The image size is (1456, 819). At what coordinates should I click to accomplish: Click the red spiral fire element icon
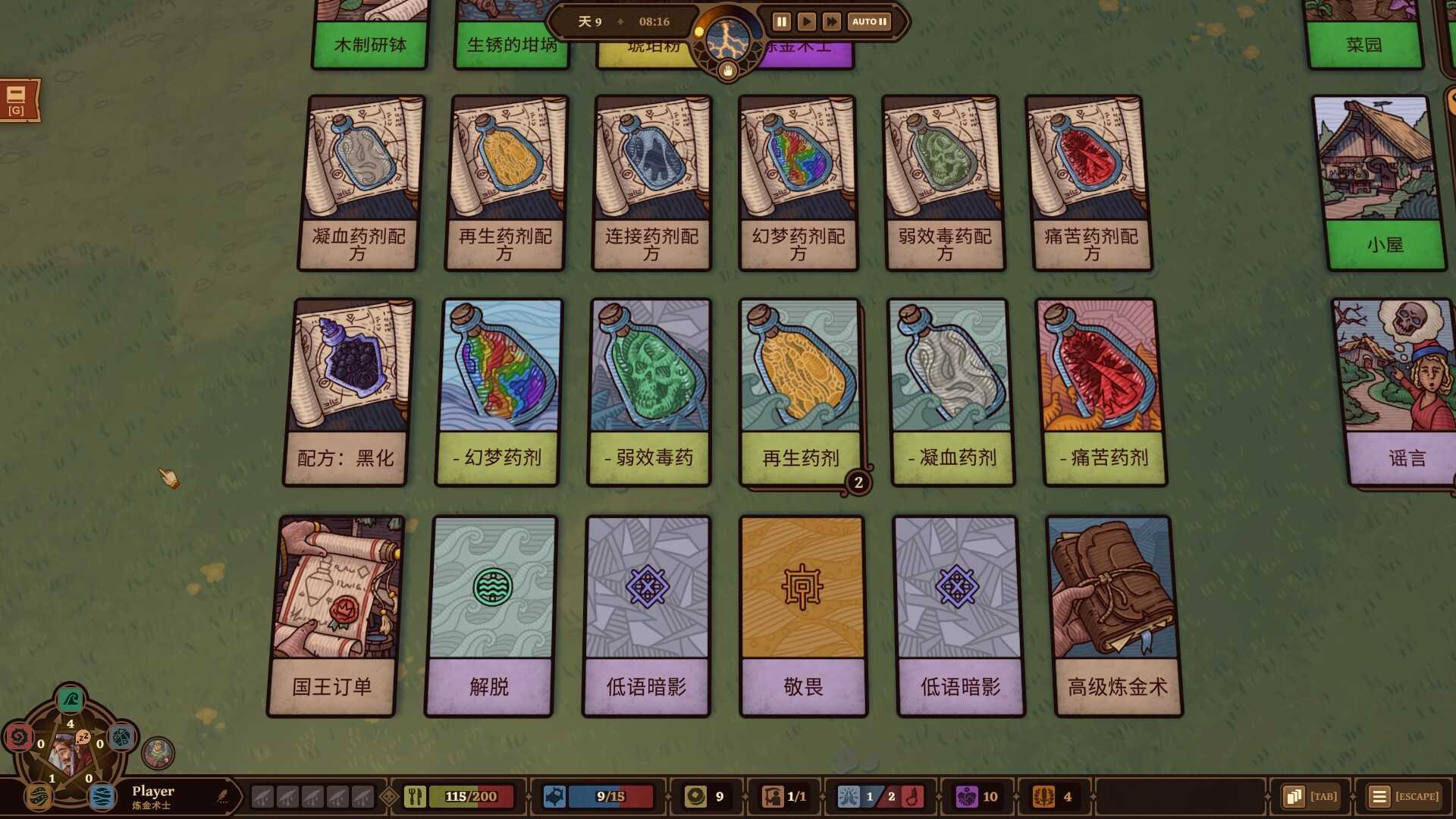pyautogui.click(x=20, y=739)
